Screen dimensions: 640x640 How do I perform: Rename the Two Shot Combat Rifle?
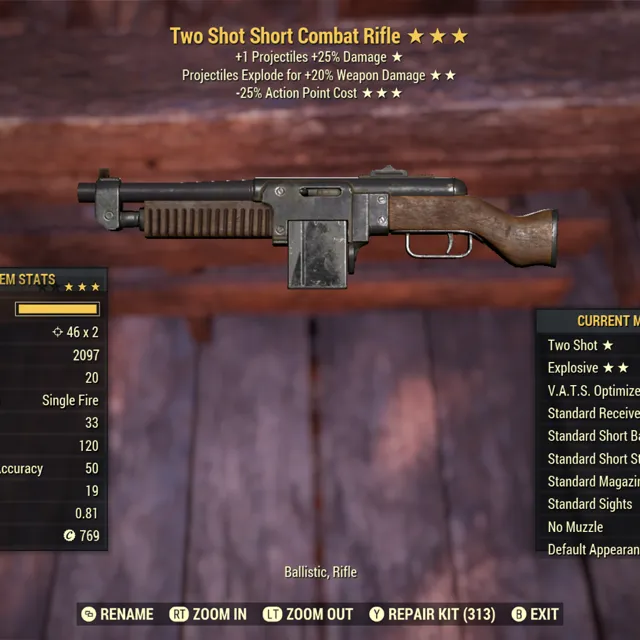[117, 614]
